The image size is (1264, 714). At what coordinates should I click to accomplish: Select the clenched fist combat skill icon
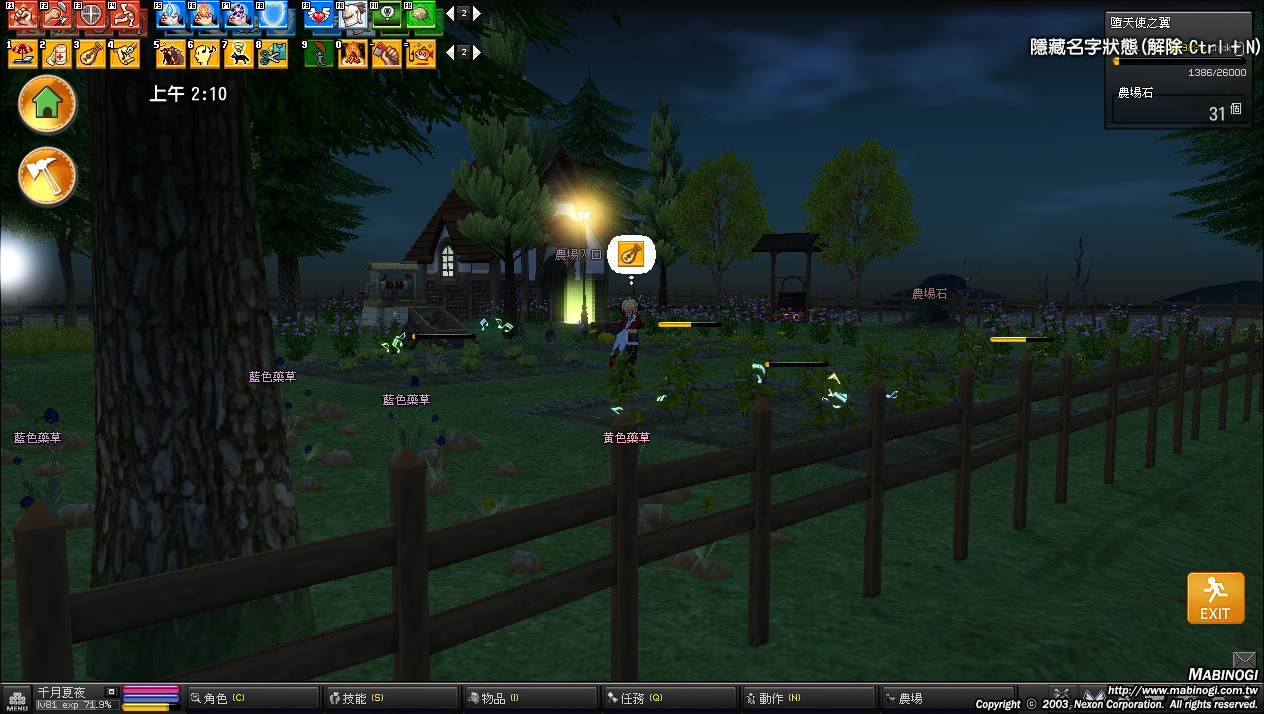[x=23, y=16]
